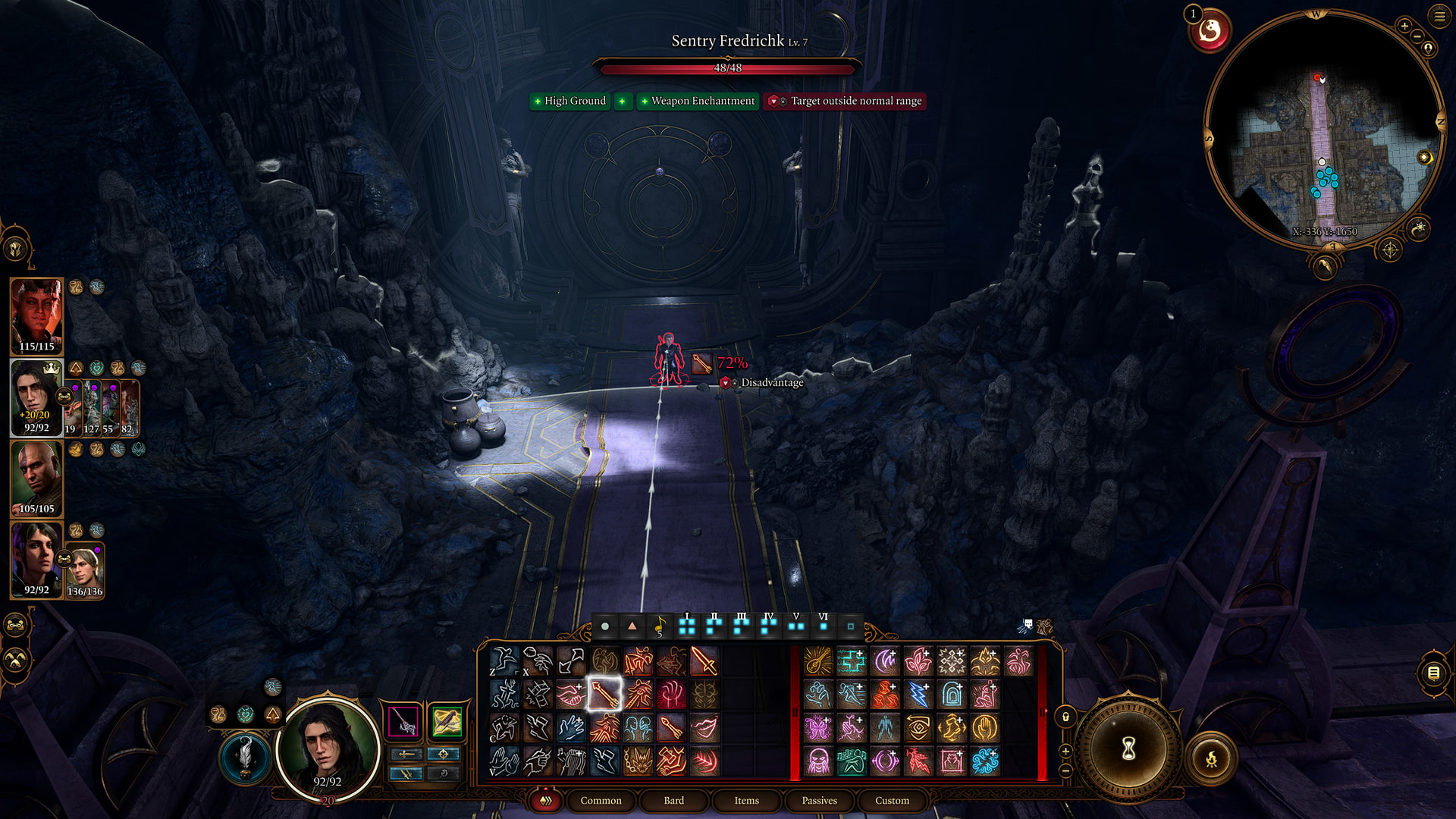Zoom out the minimap with minus button
Screen dimensions: 1456x819
point(1417,36)
